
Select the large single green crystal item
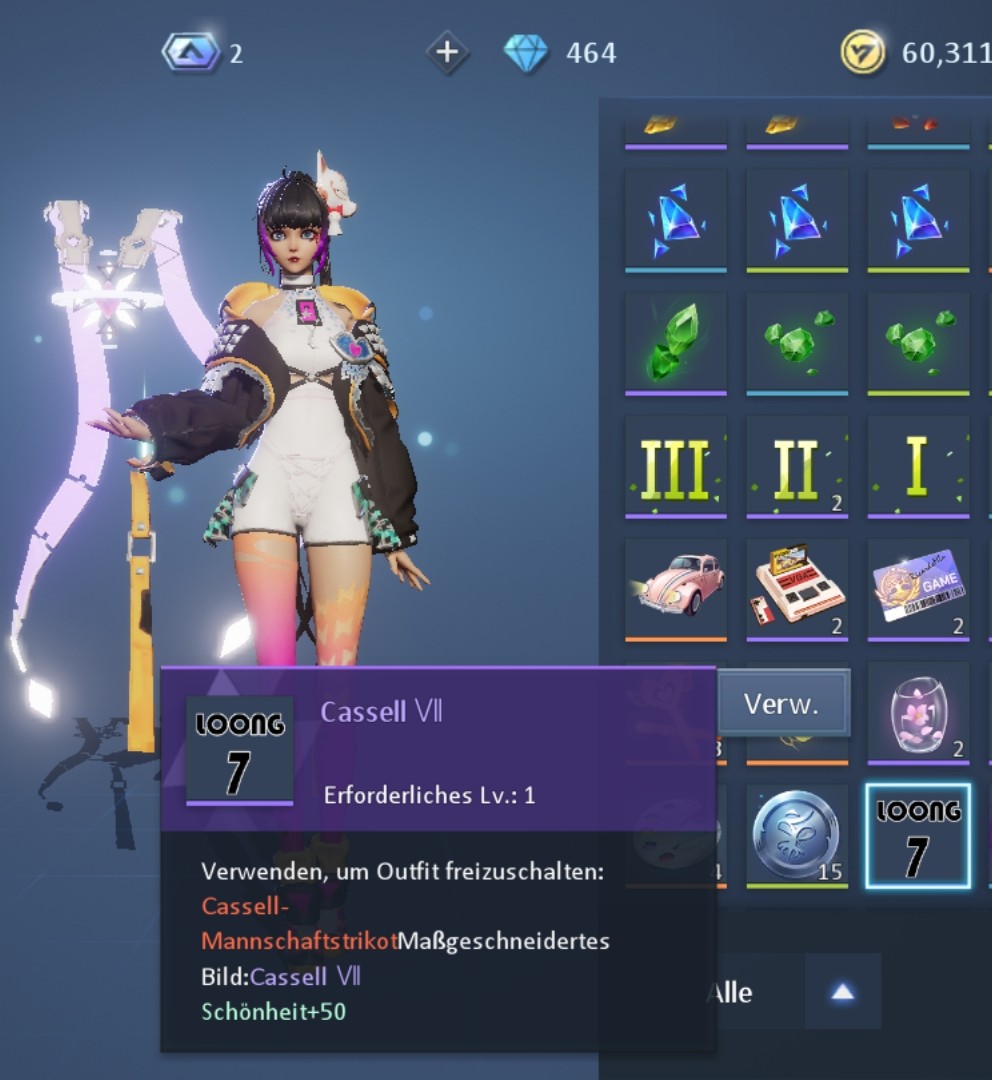point(676,342)
